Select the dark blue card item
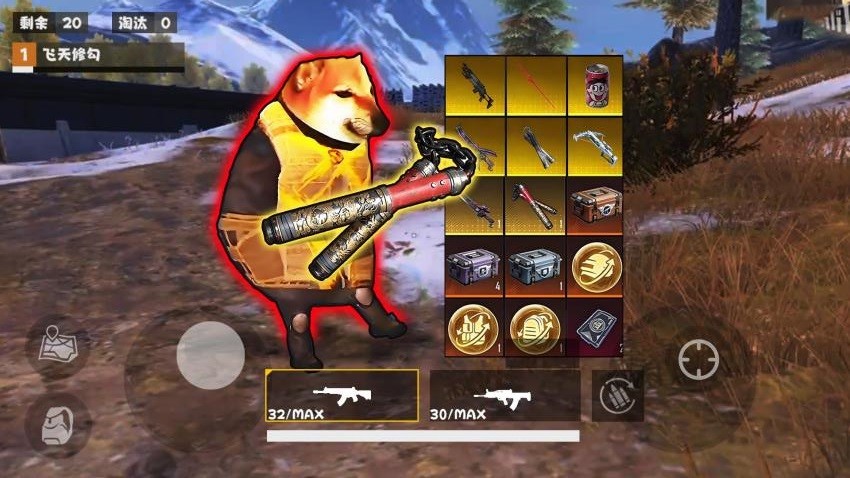 (x=595, y=327)
